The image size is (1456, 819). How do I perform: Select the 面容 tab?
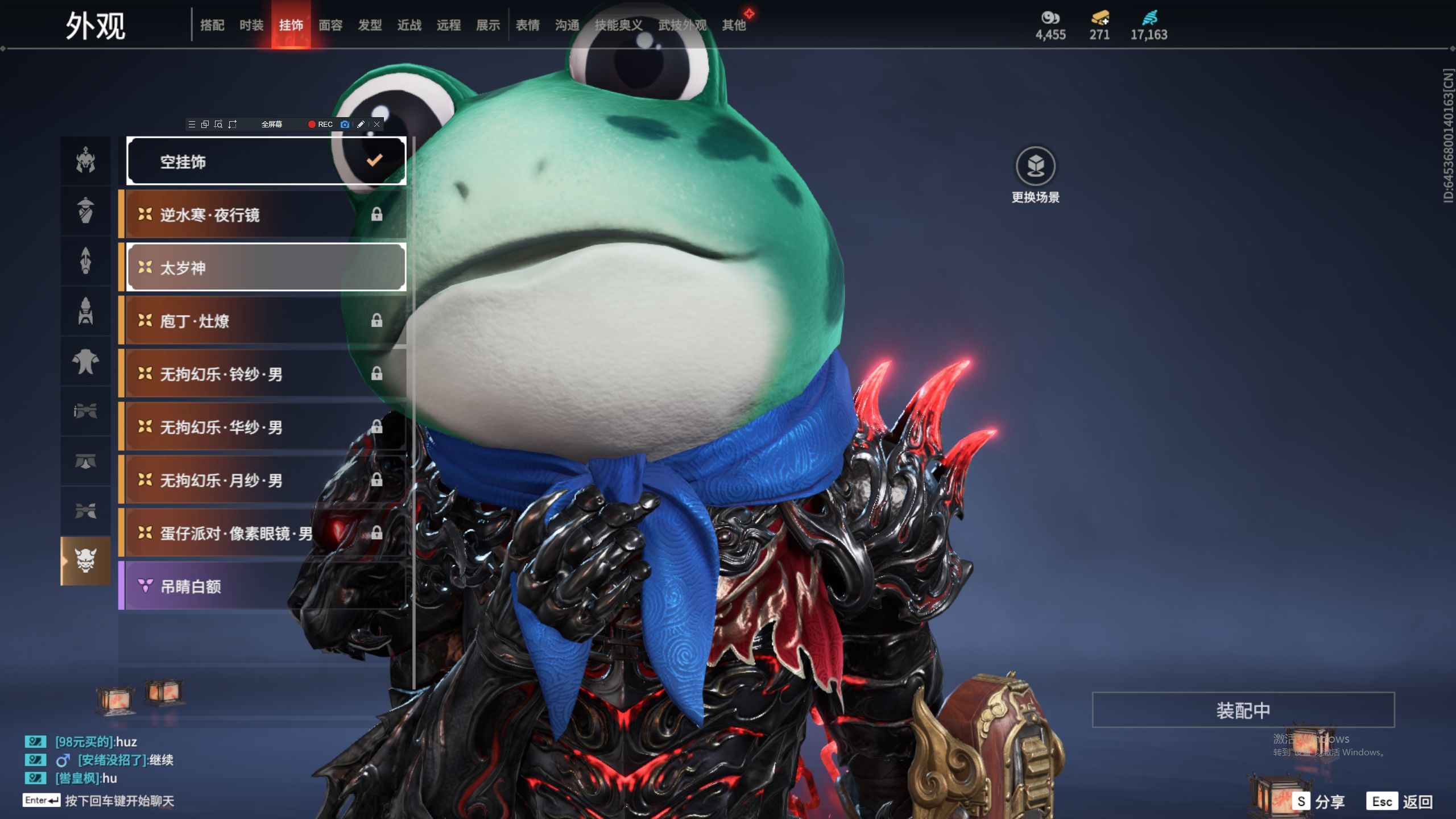(x=330, y=25)
